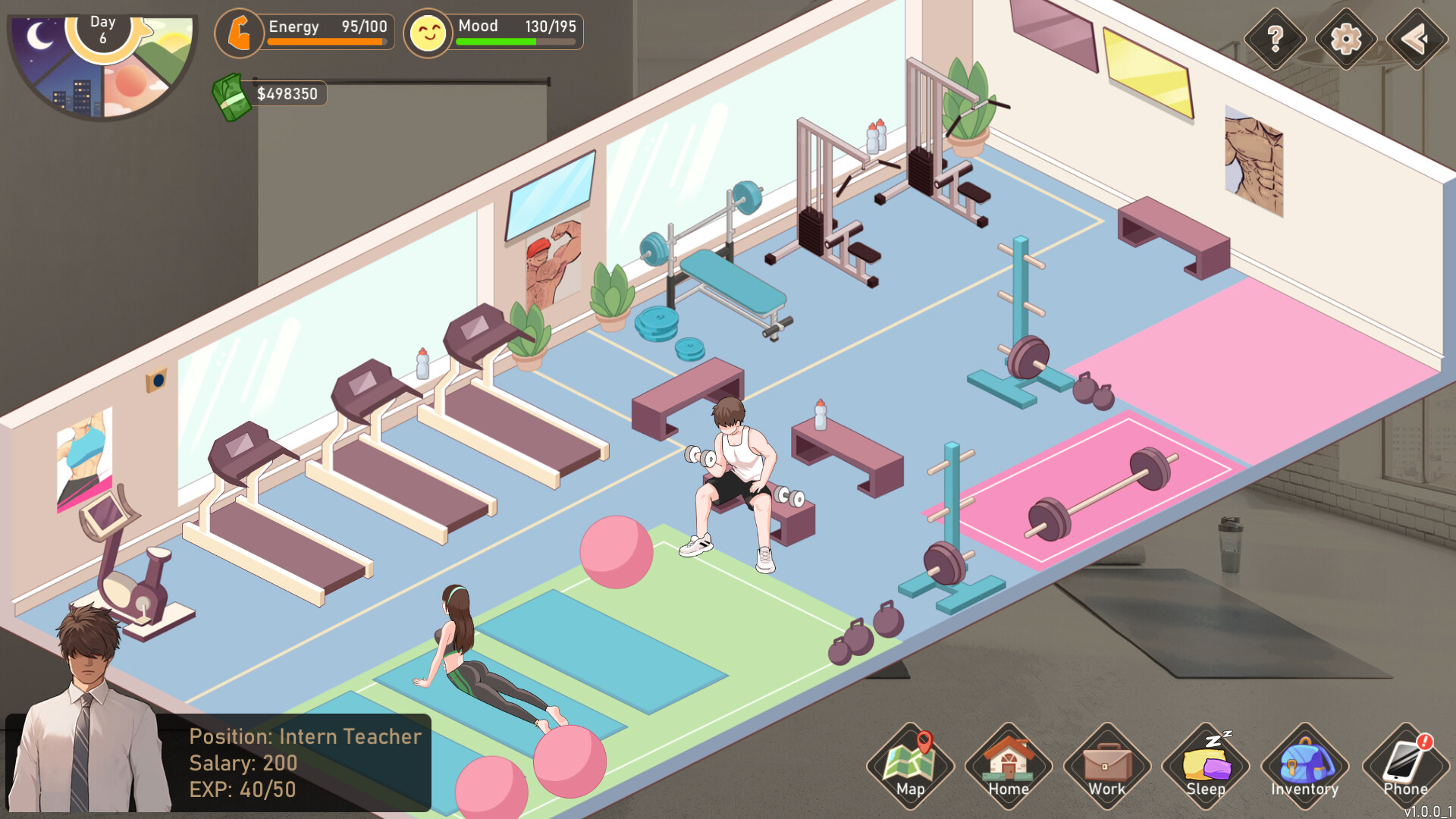Click the $498350 money display
This screenshot has width=1456, height=819.
click(288, 93)
